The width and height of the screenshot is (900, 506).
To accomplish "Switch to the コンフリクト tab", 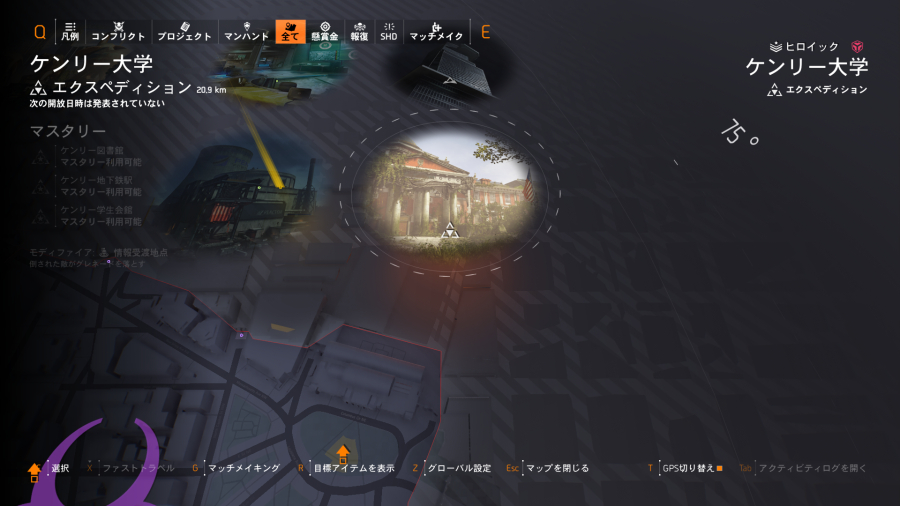I will [118, 31].
